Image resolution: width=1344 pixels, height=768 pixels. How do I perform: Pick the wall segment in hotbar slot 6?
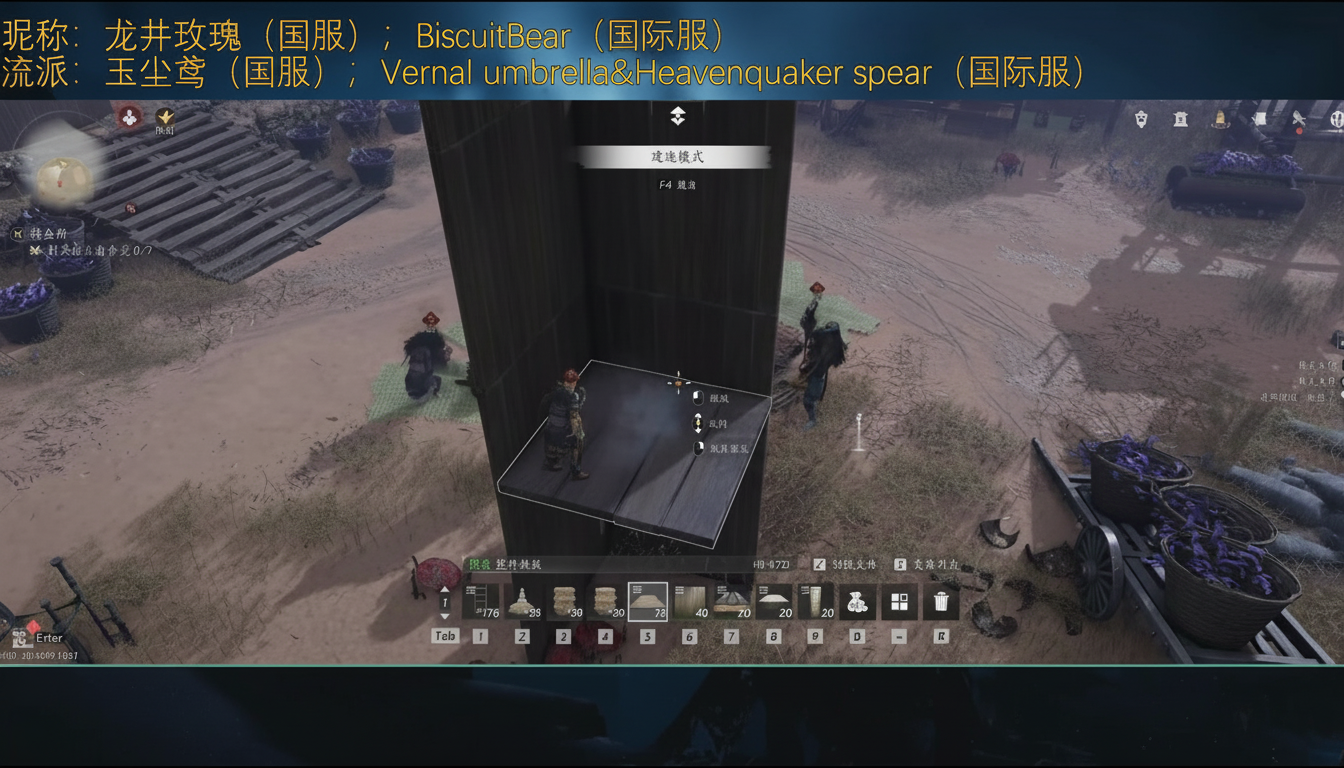coord(688,601)
